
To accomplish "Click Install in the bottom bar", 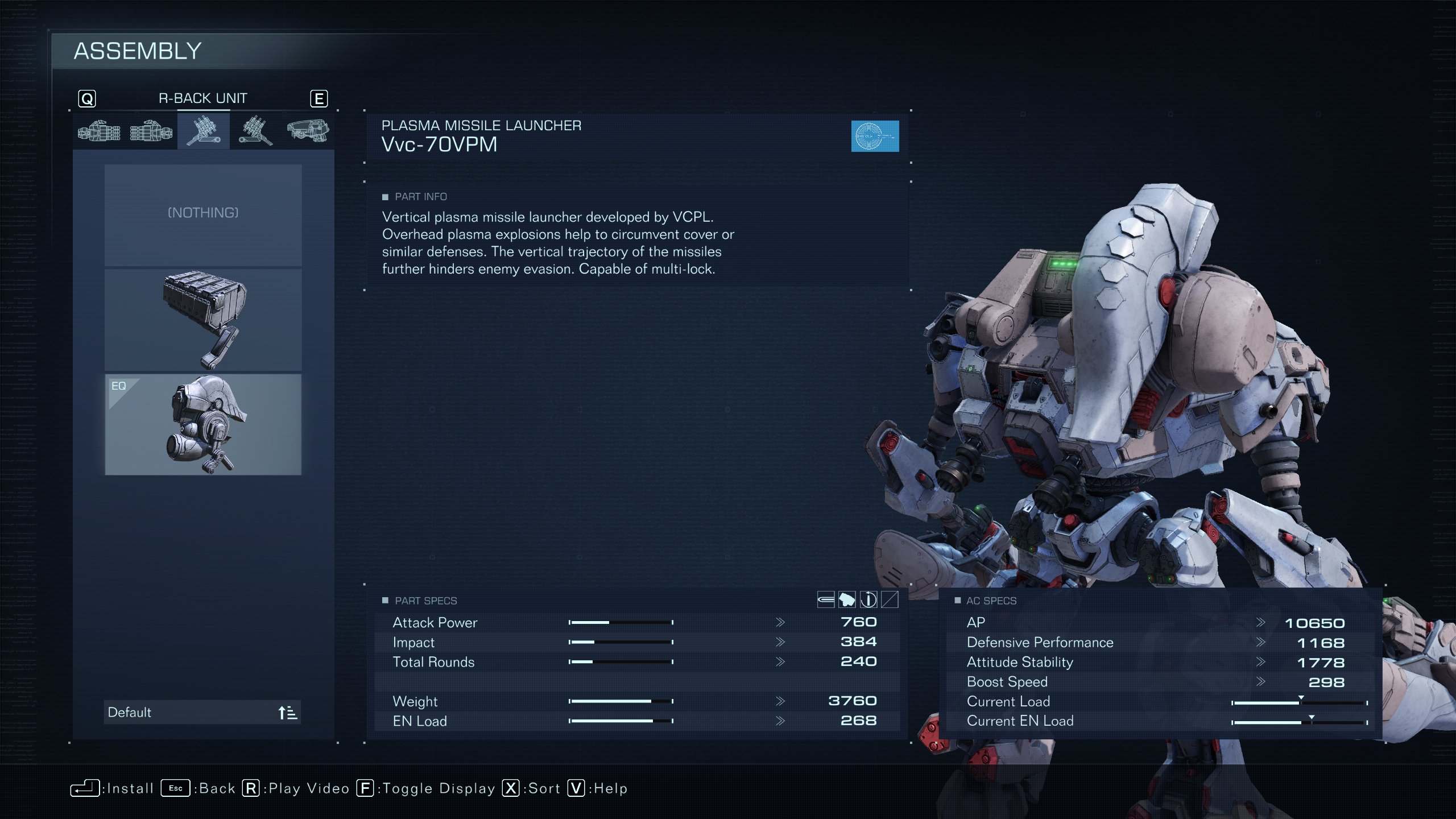I will coord(113,788).
